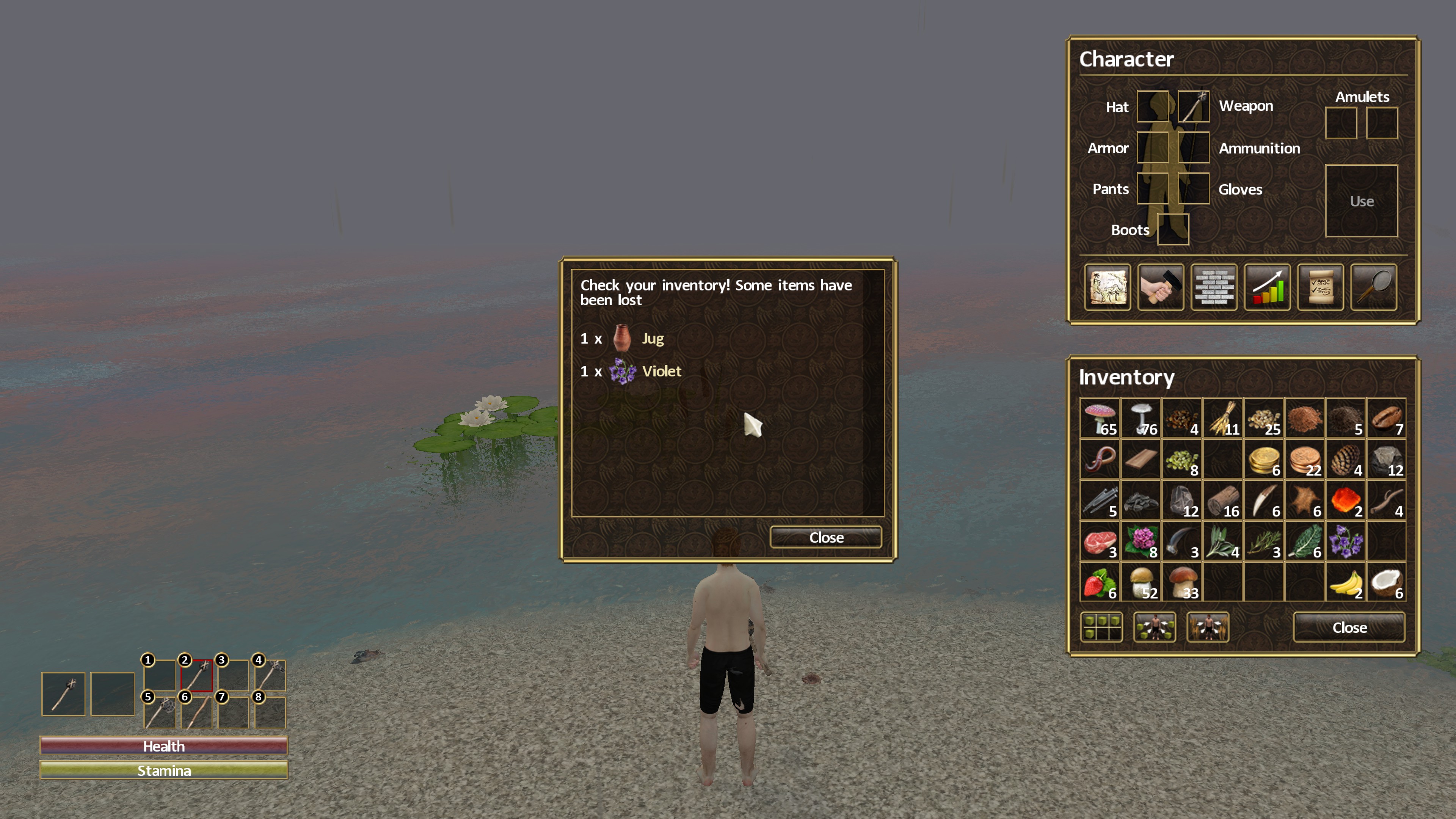The height and width of the screenshot is (819, 1456).
Task: Open the stats graph icon
Action: (1267, 288)
